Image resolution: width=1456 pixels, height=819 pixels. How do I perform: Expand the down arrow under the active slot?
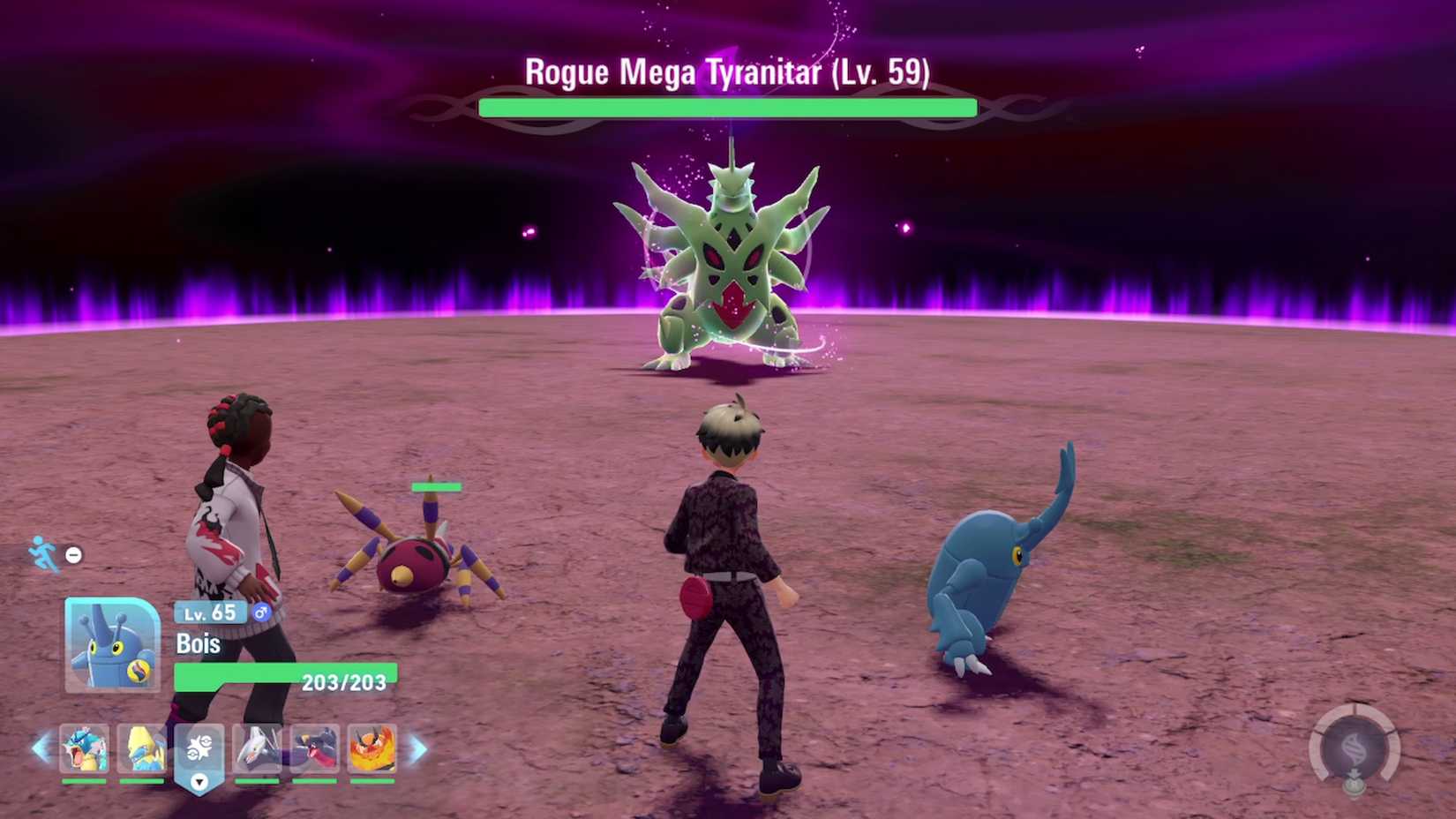[x=199, y=780]
